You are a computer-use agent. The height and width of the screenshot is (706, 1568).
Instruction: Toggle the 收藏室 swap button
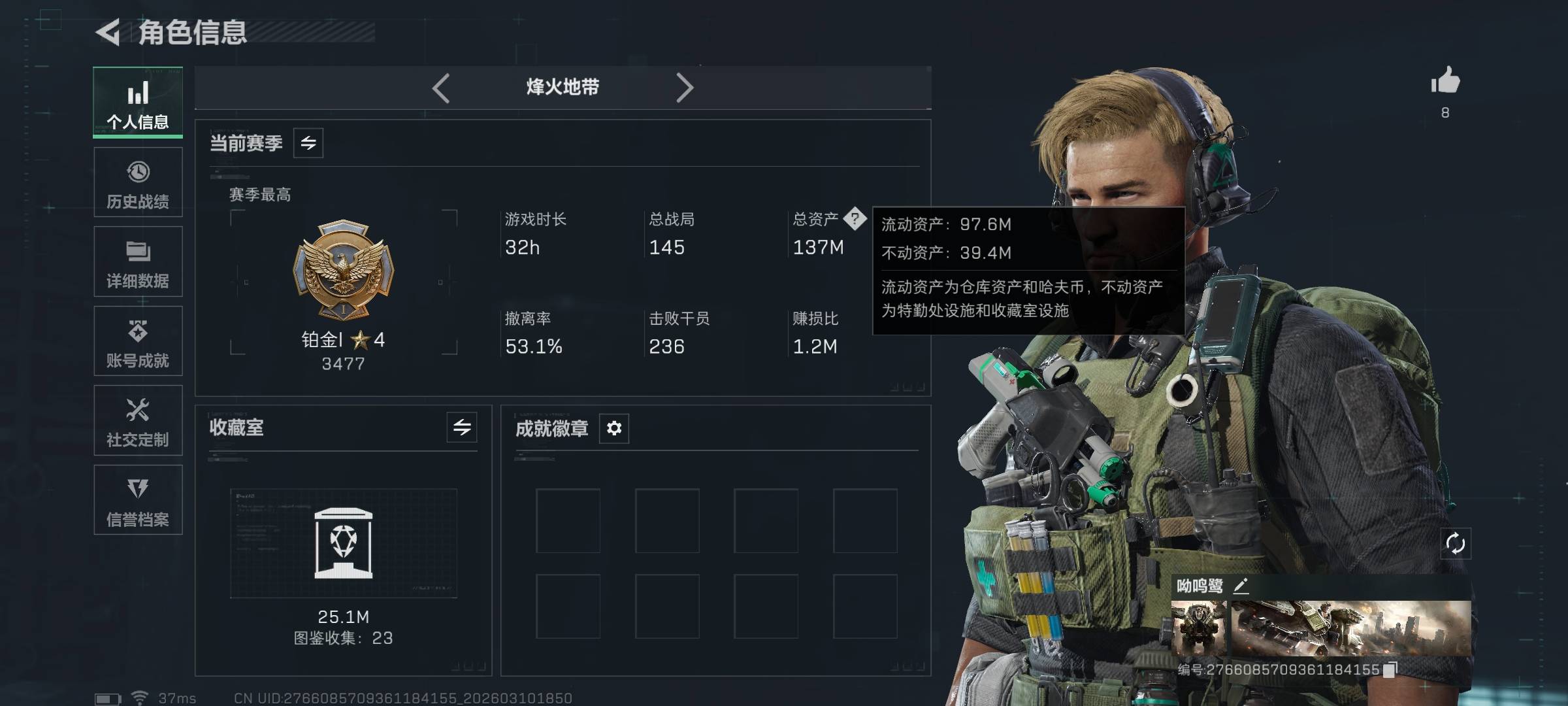click(462, 428)
